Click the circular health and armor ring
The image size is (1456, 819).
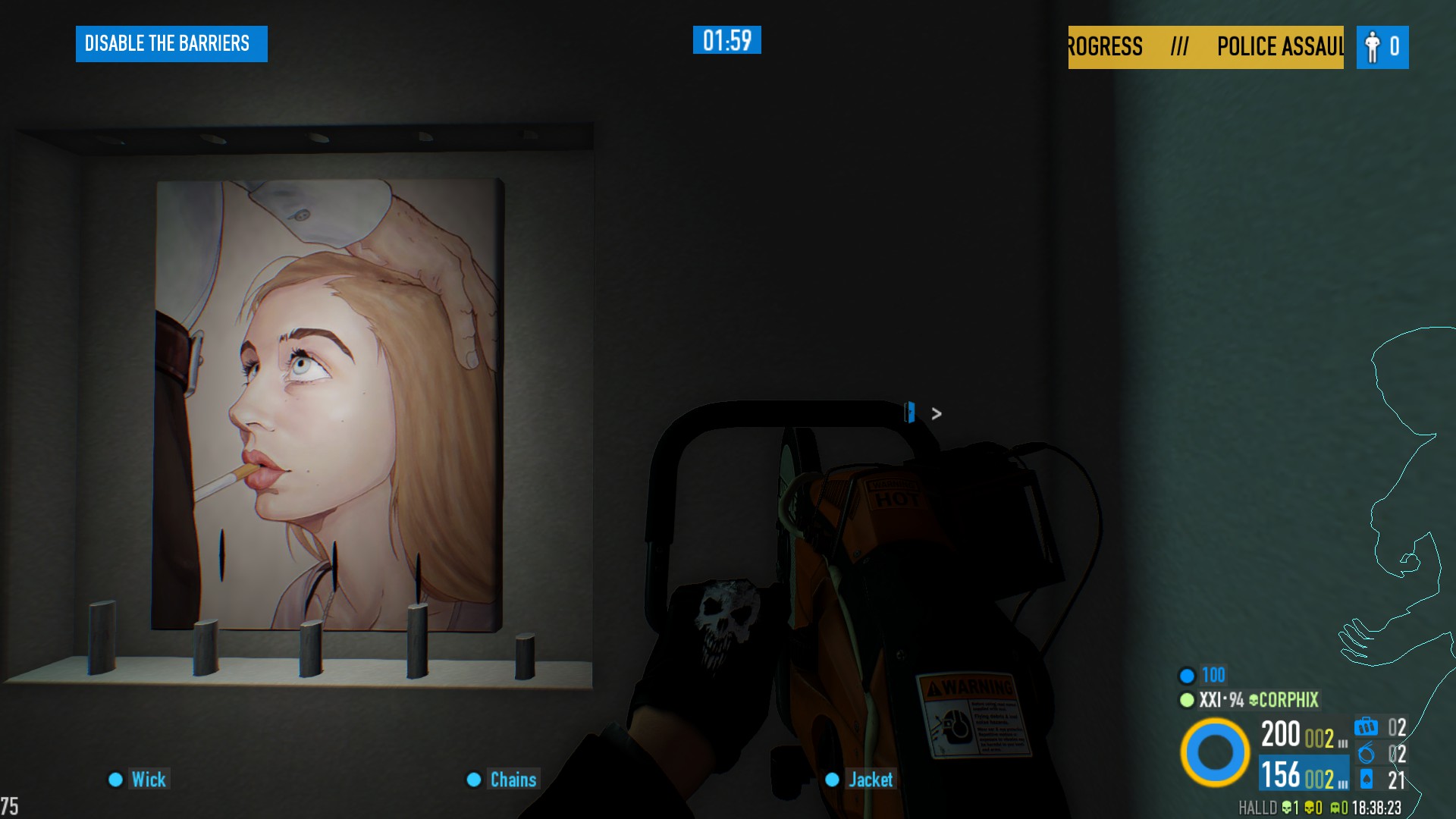point(1215,753)
